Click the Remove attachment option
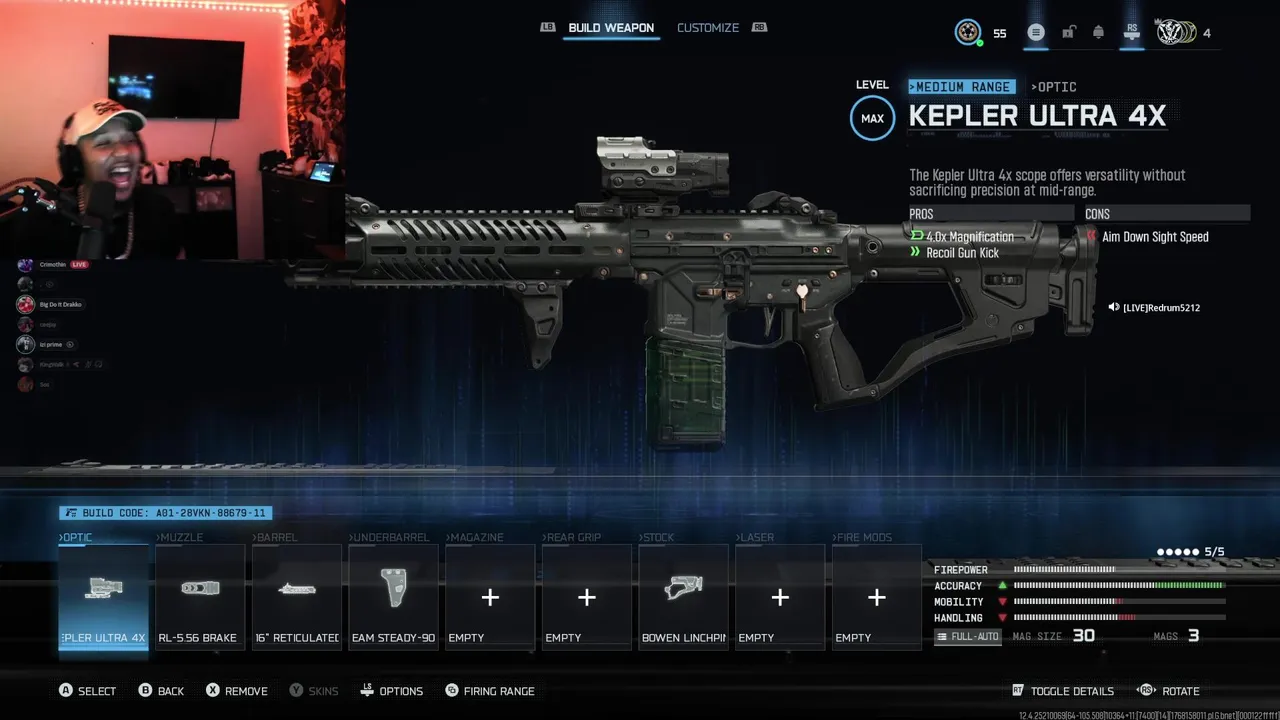This screenshot has height=720, width=1280. pyautogui.click(x=237, y=691)
